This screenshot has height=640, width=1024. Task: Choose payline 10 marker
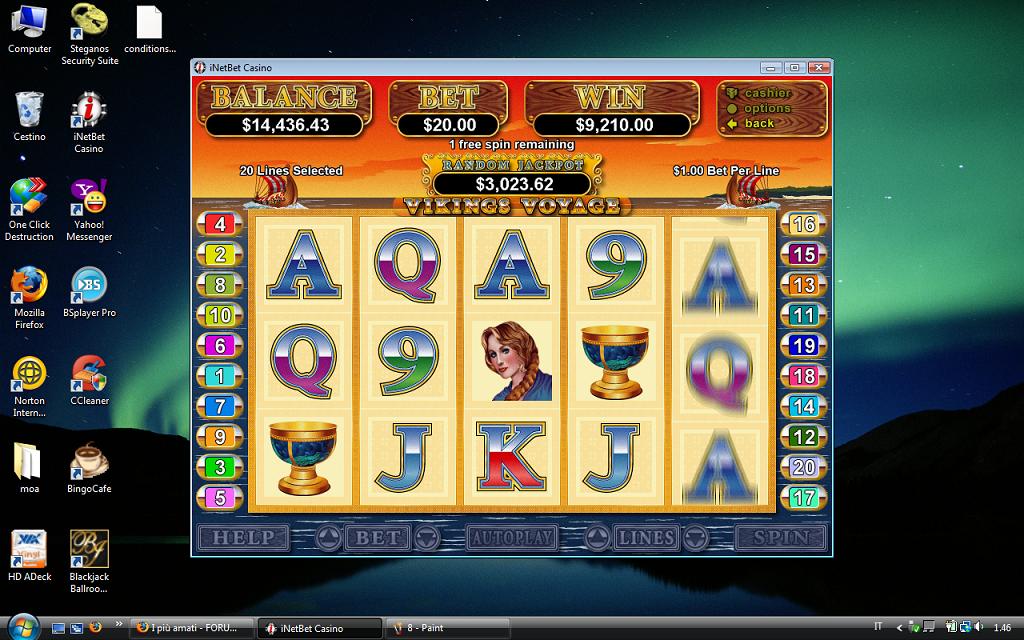220,316
